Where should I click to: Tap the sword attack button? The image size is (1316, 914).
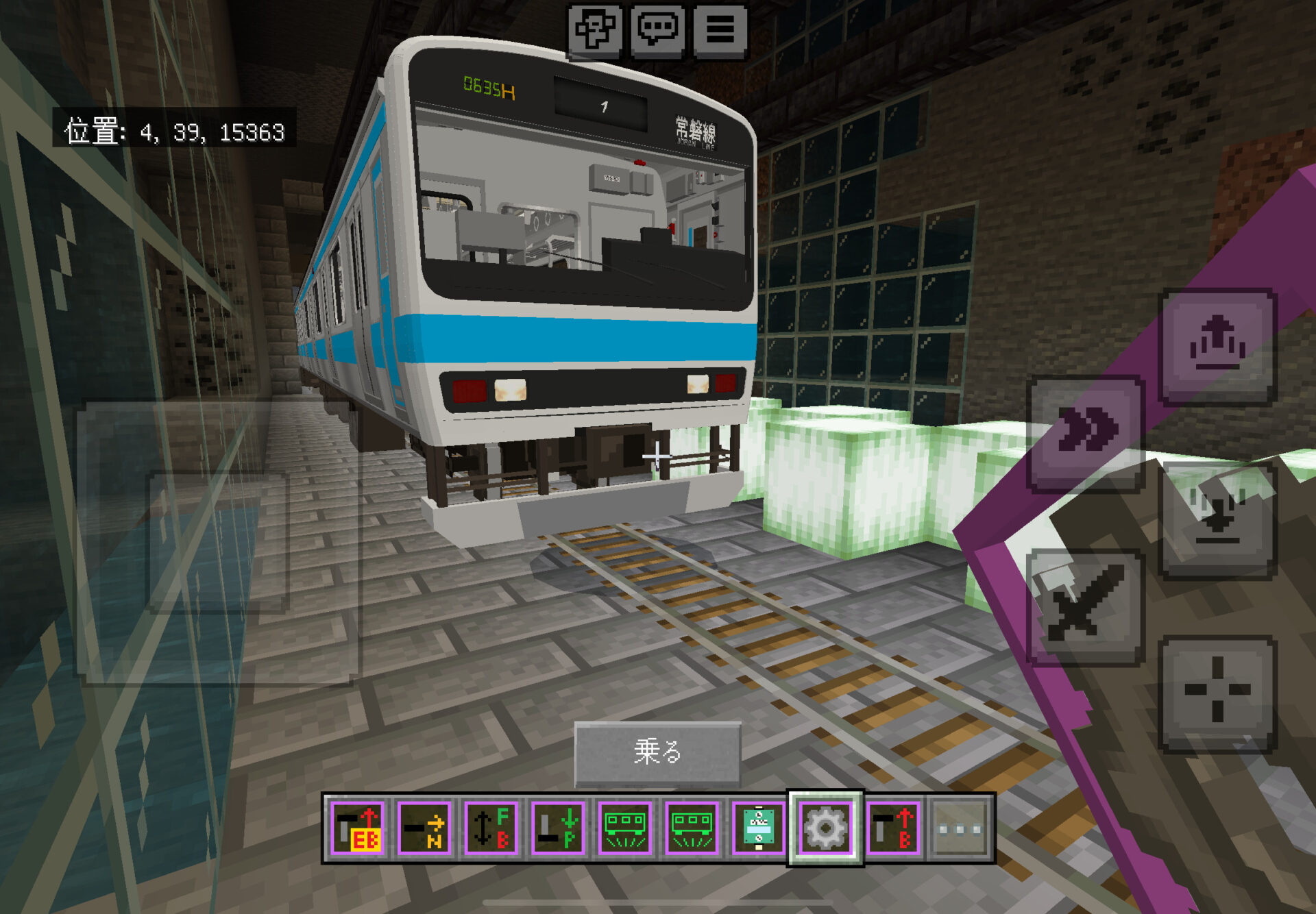(1086, 606)
